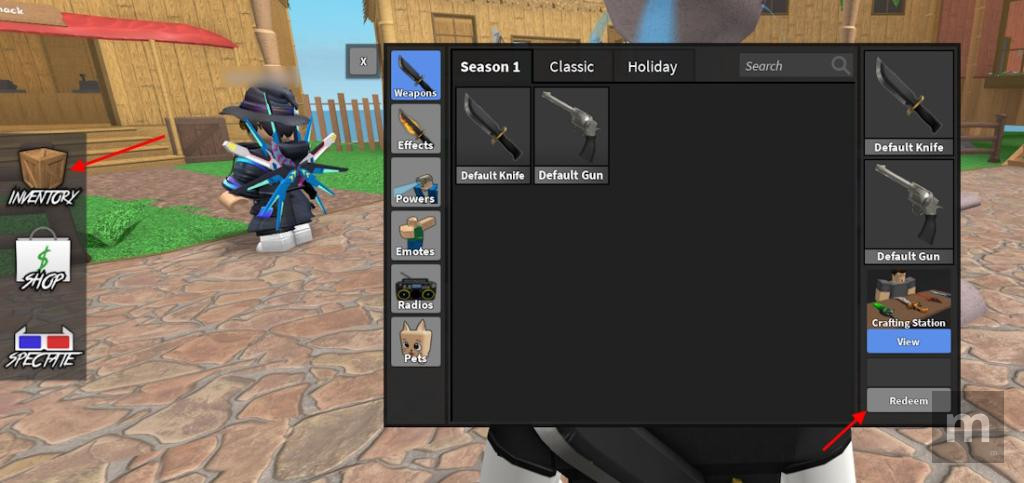Switch to the Classic tab
Viewport: 1024px width, 483px height.
572,67
